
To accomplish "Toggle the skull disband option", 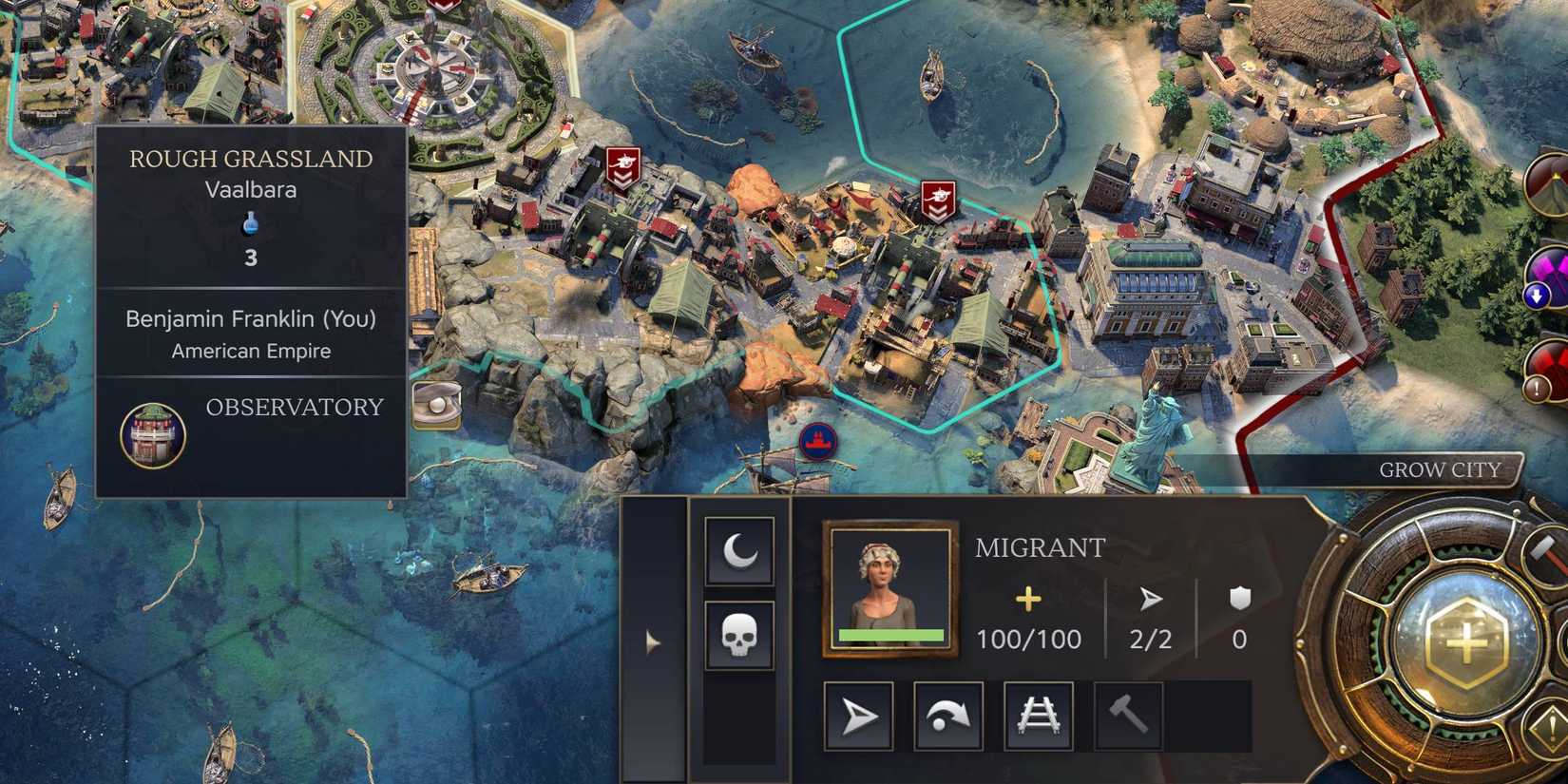I will (741, 638).
